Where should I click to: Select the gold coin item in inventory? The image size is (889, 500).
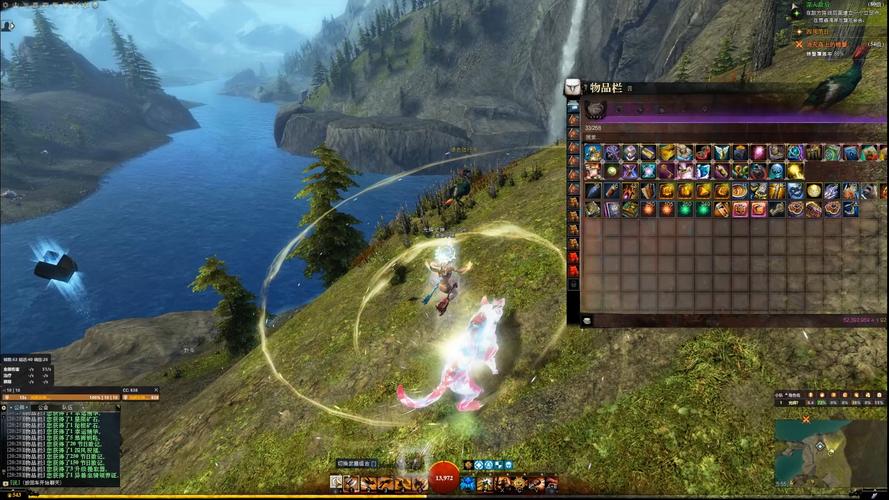813,190
